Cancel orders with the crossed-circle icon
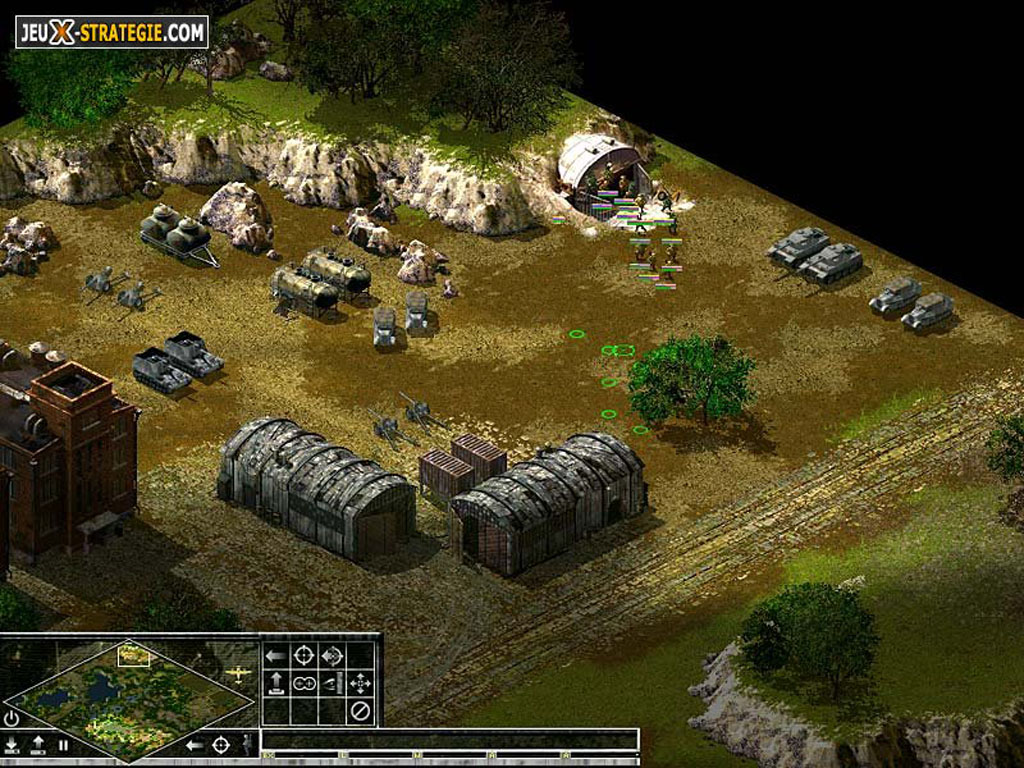 [360, 711]
